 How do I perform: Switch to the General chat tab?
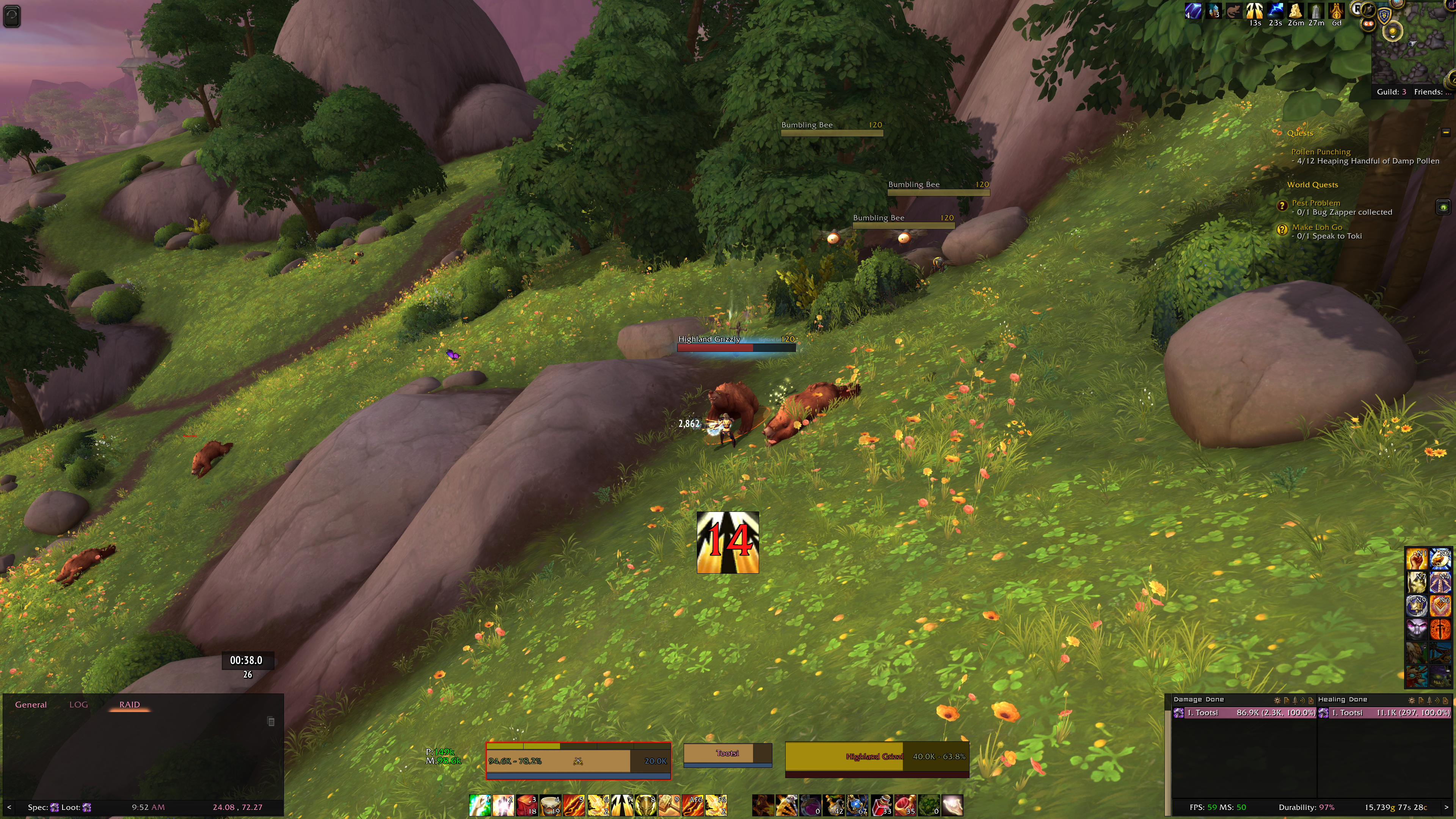[x=30, y=704]
